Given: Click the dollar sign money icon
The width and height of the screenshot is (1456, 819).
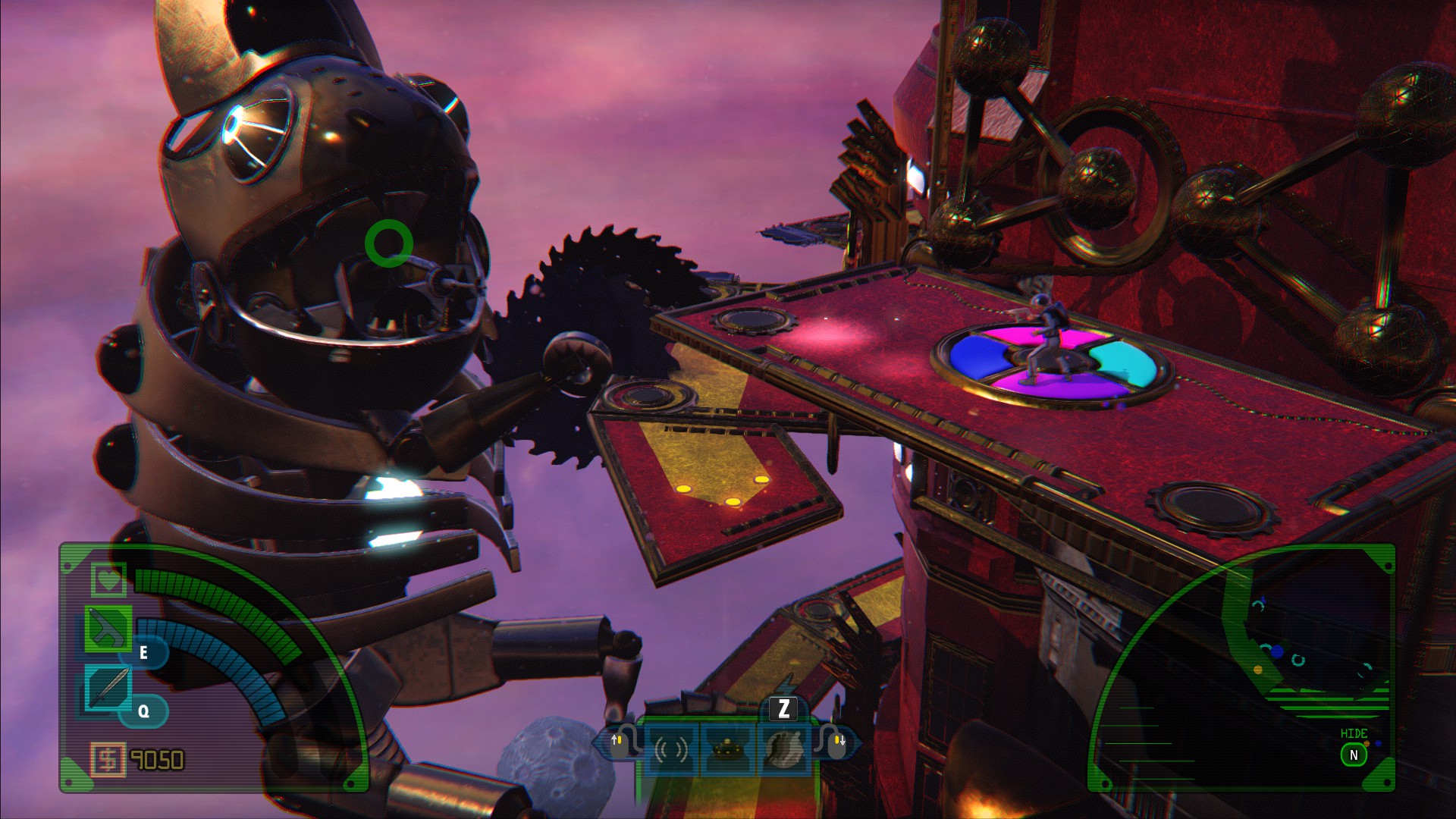Looking at the screenshot, I should click(108, 759).
